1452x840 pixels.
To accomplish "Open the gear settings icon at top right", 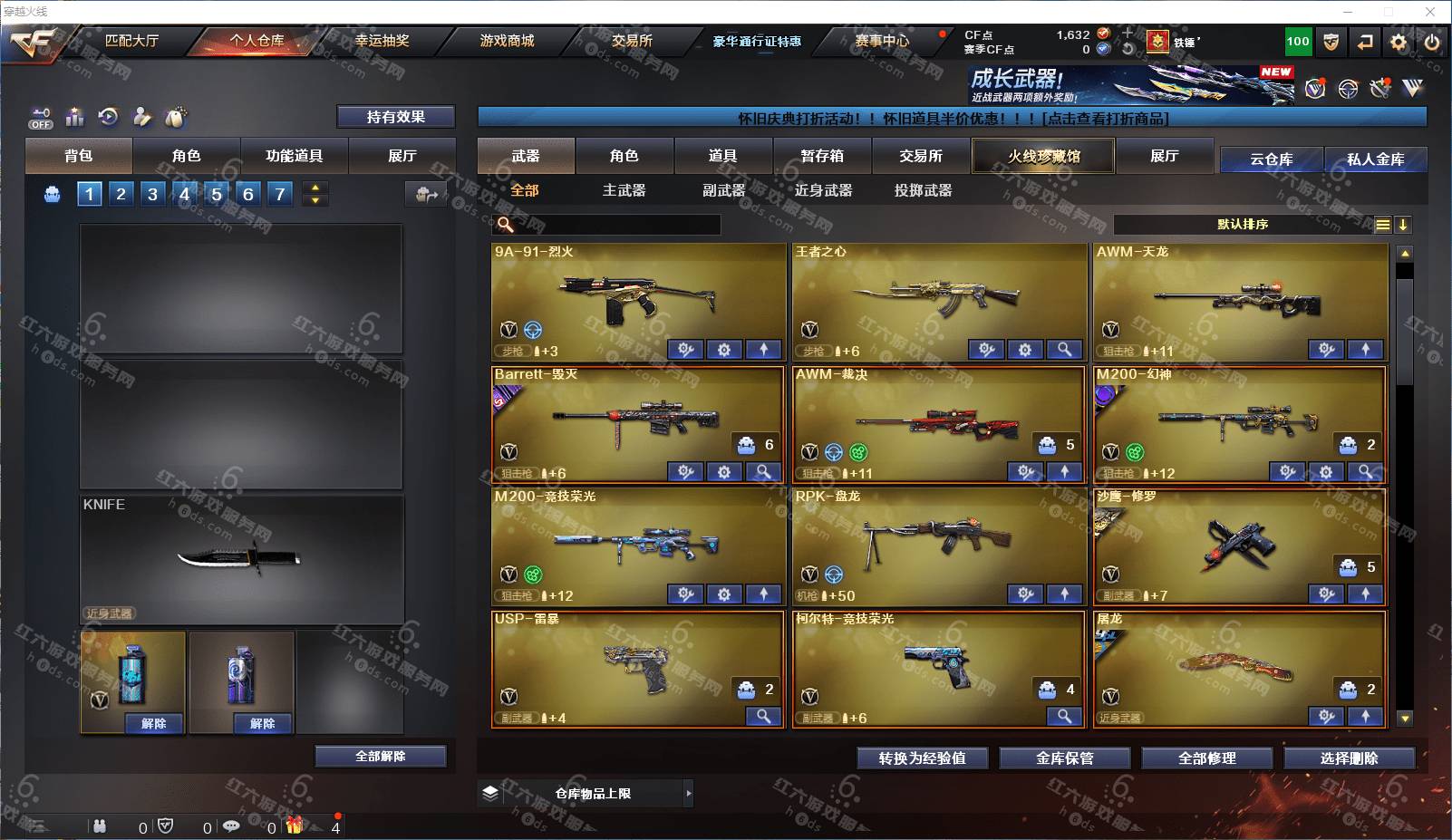I will coord(1399,42).
